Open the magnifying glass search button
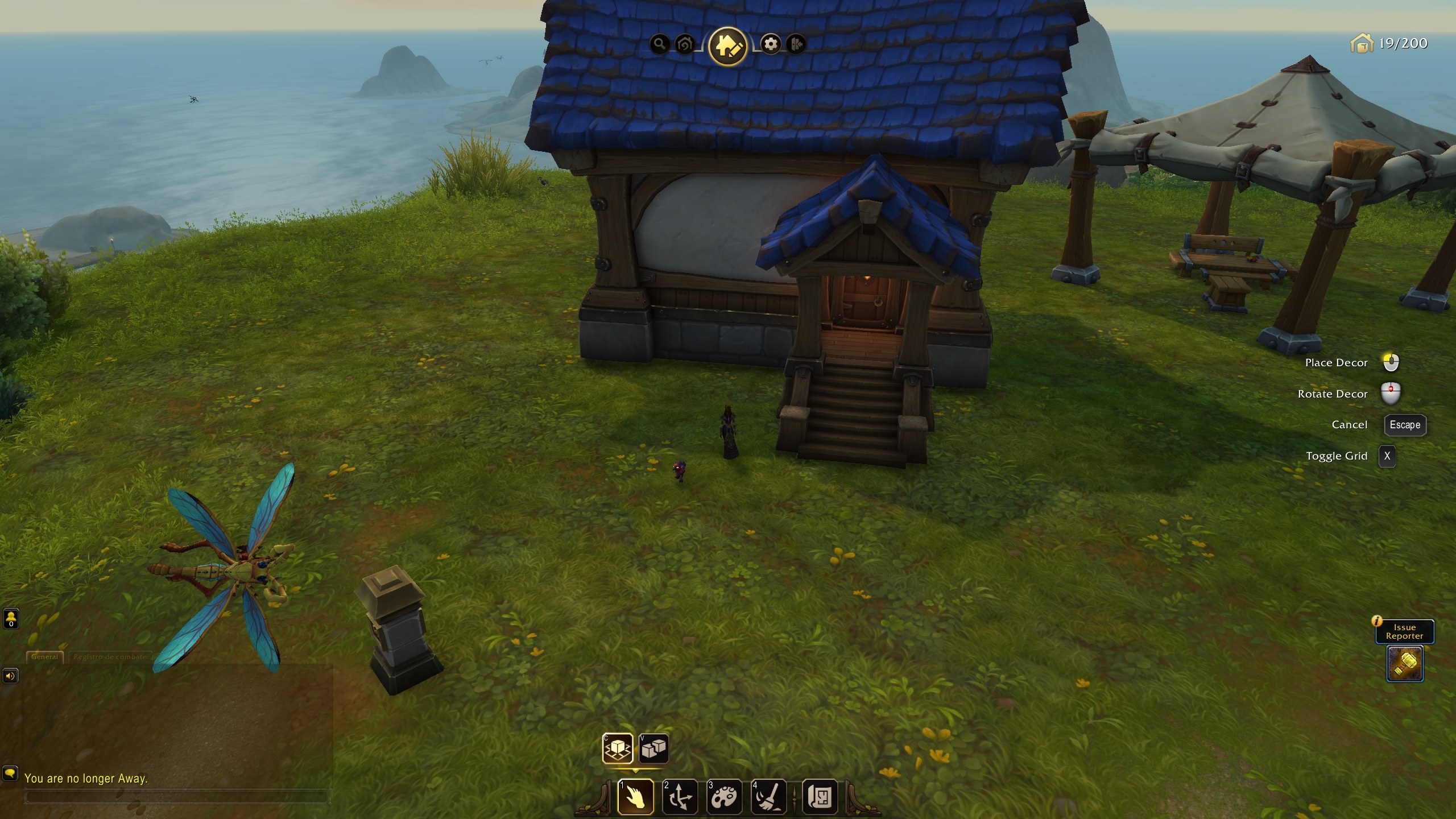 659,44
